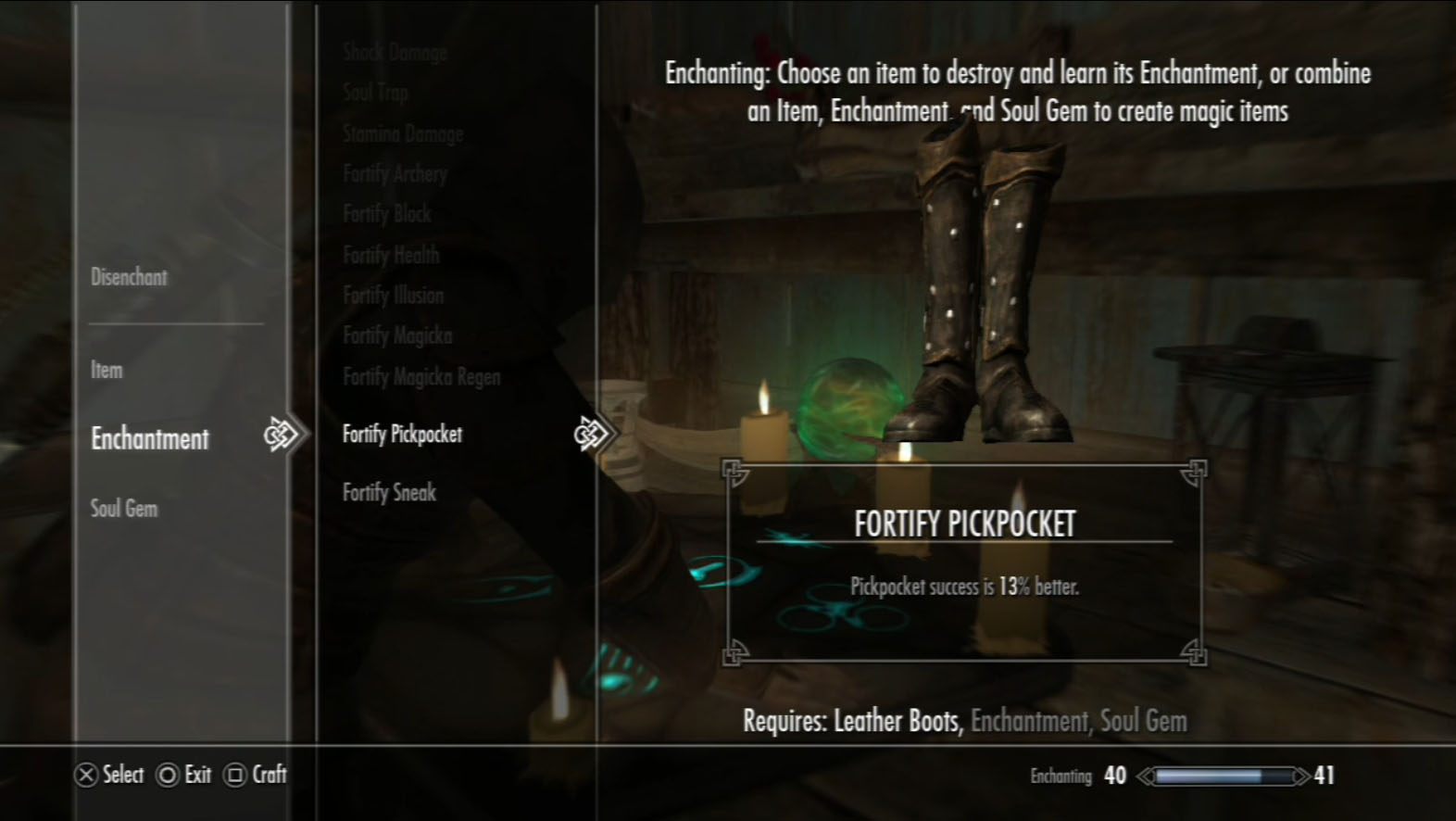Open the Disenchant category
The image size is (1456, 821).
(129, 277)
